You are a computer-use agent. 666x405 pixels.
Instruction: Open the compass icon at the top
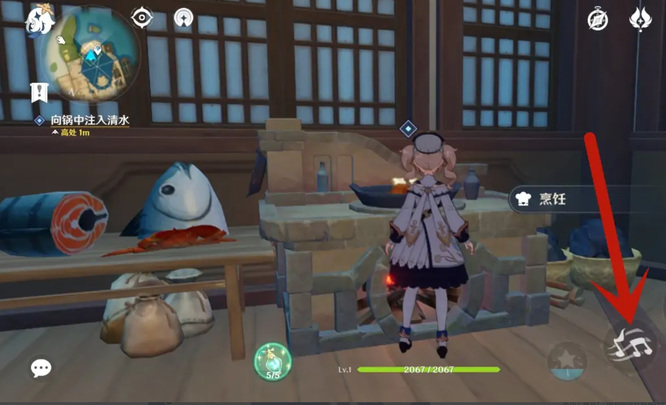(600, 19)
